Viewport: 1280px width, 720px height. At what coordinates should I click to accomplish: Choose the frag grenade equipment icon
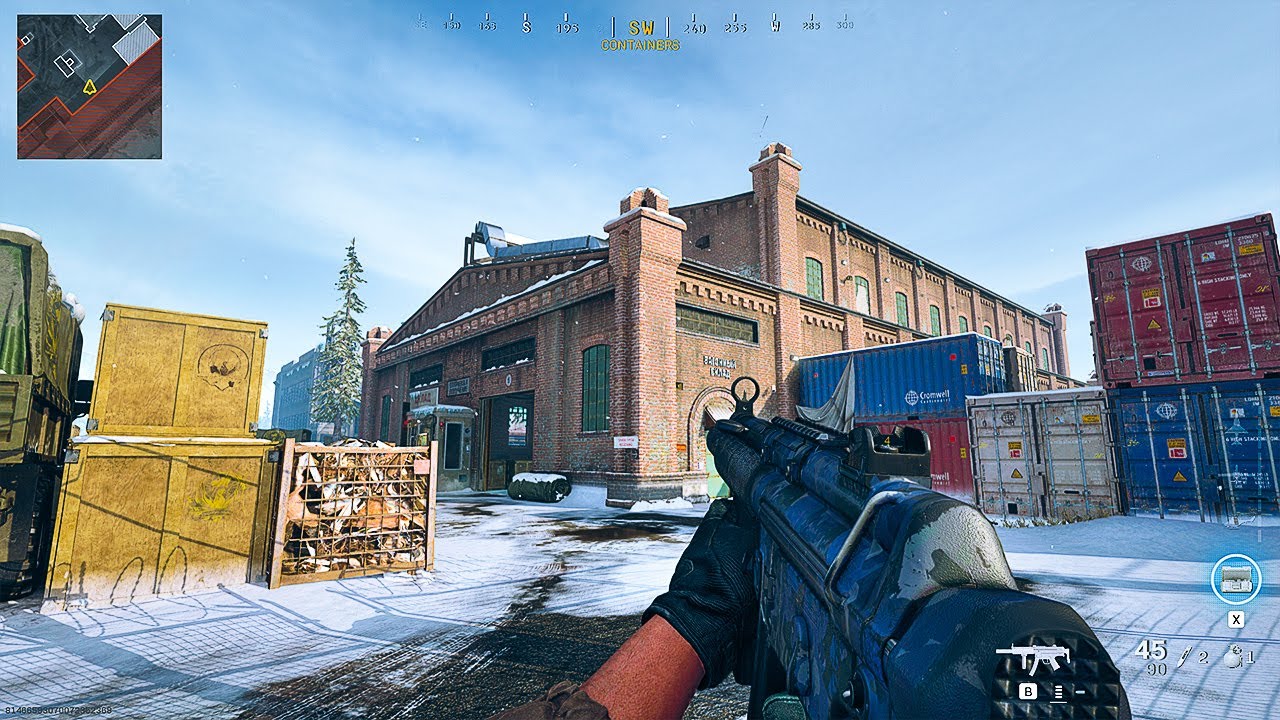1232,657
